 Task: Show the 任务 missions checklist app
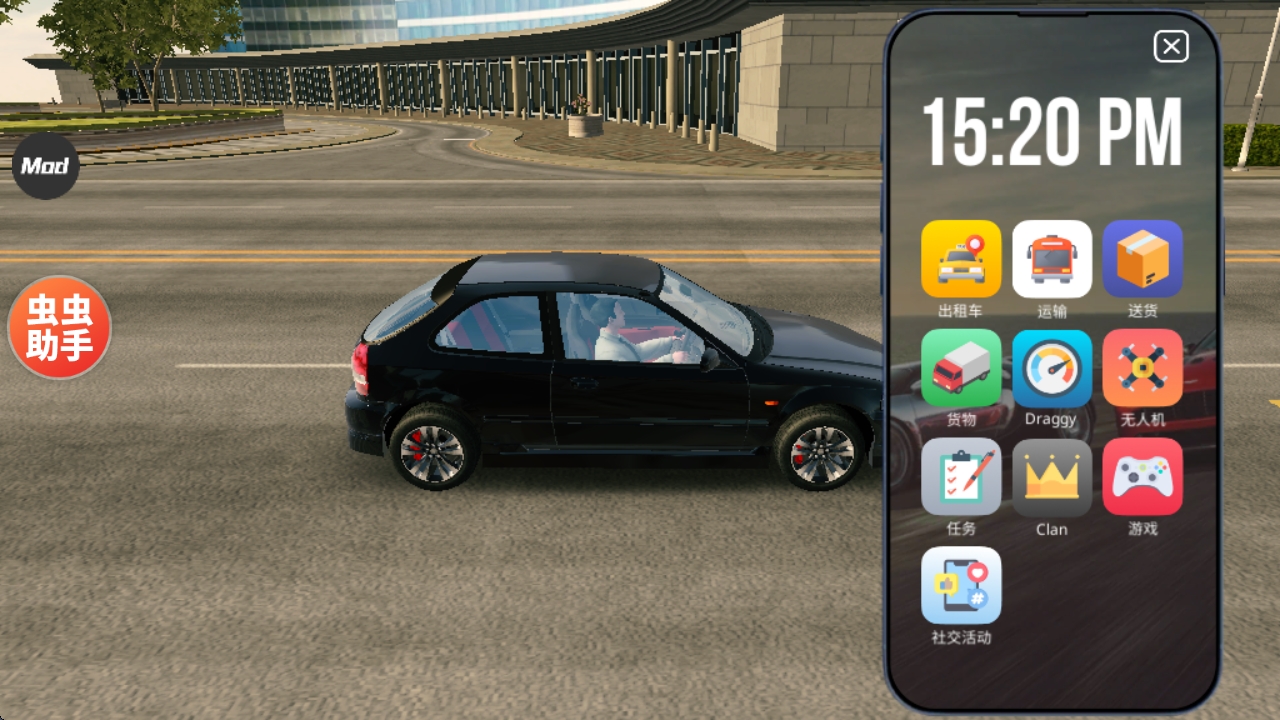coord(961,477)
